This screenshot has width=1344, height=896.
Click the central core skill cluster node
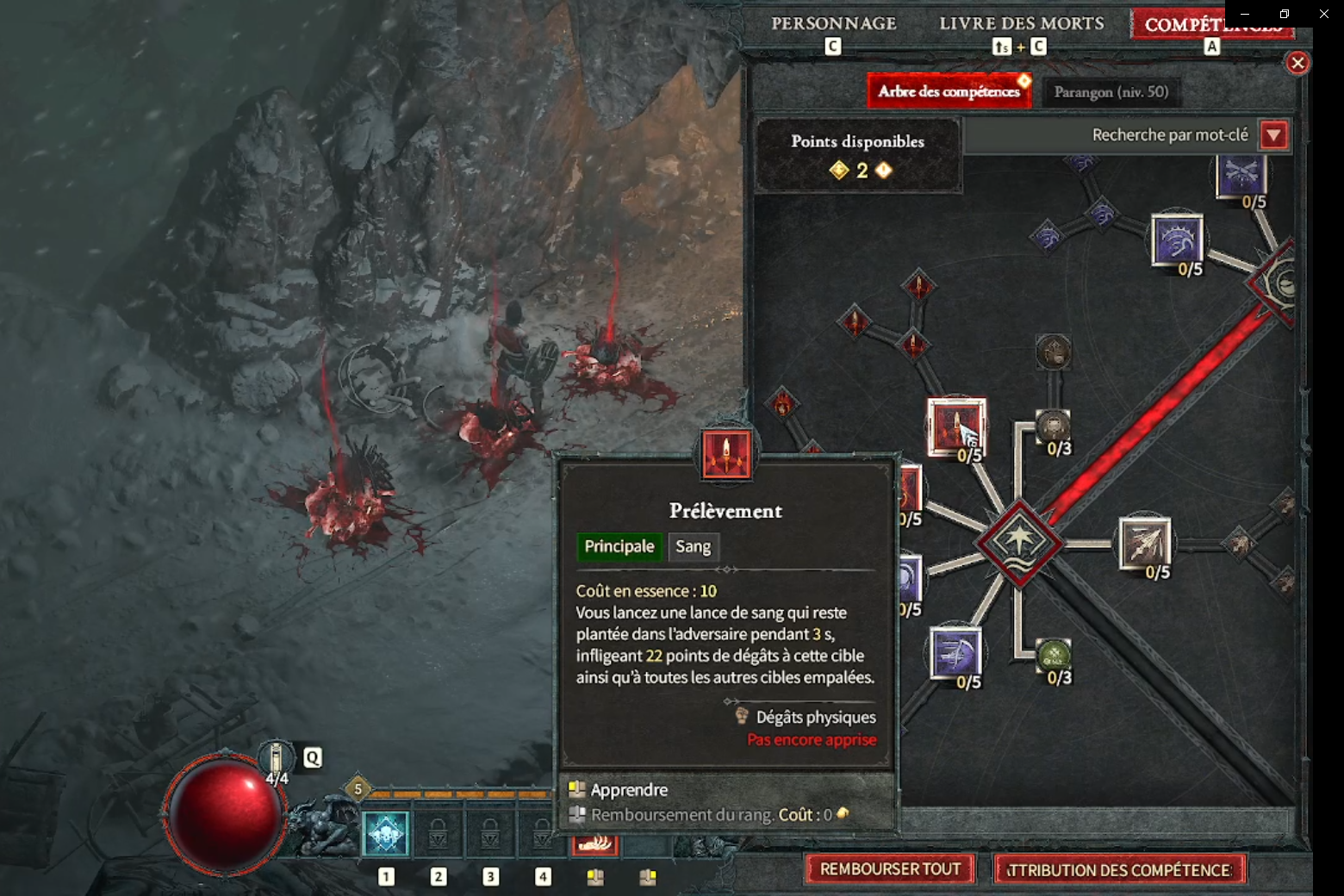[1019, 543]
